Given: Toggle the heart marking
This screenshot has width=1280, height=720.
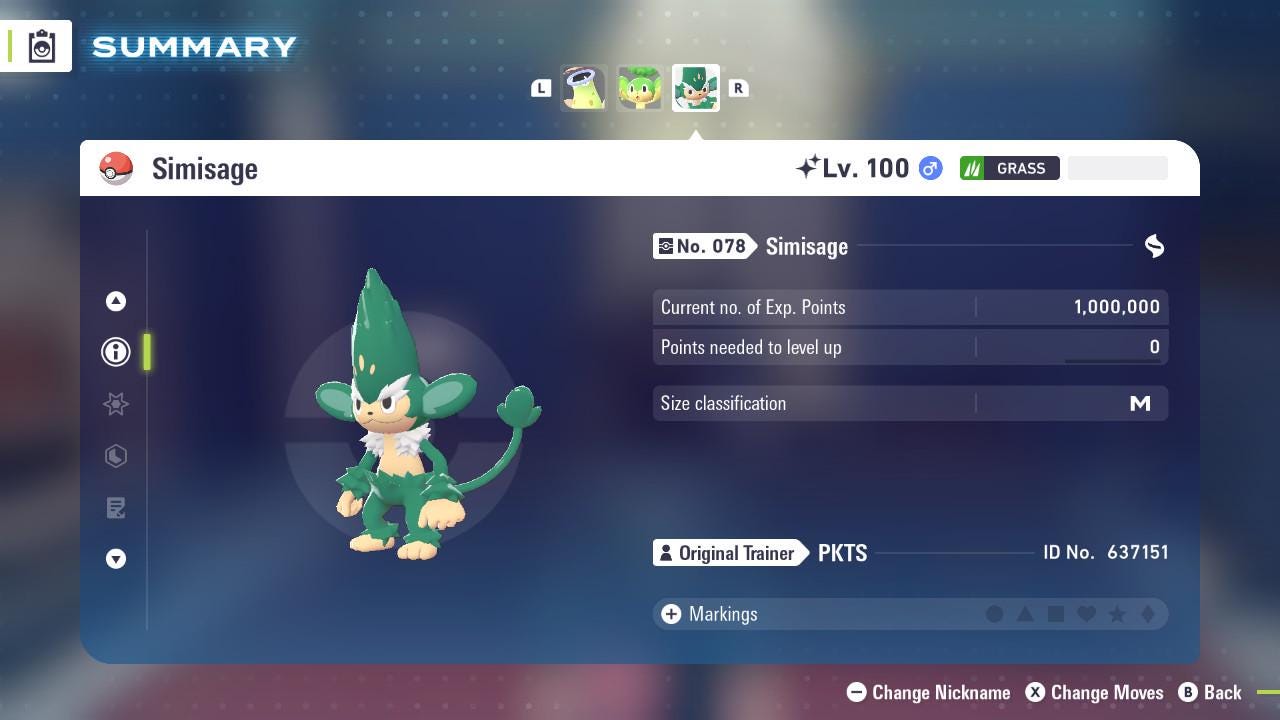Looking at the screenshot, I should (x=1088, y=614).
